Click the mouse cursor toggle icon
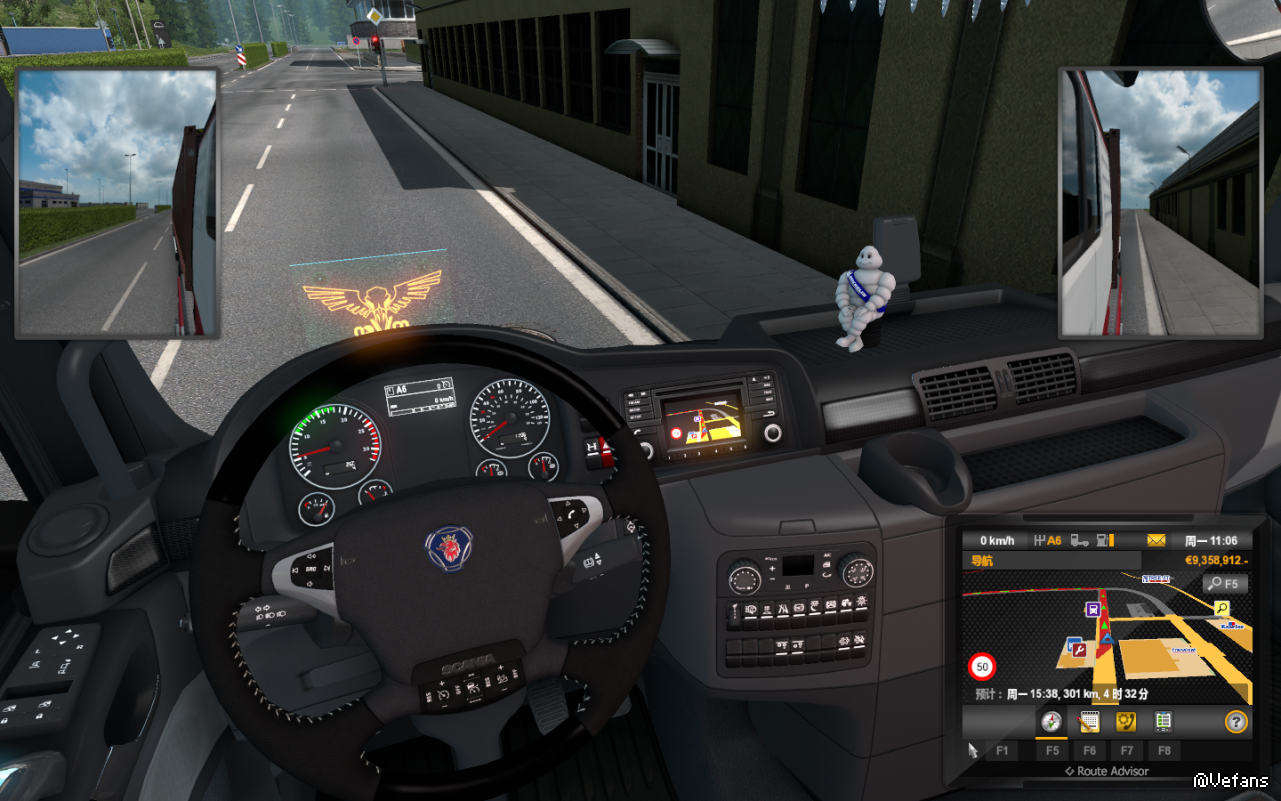 coord(973,750)
